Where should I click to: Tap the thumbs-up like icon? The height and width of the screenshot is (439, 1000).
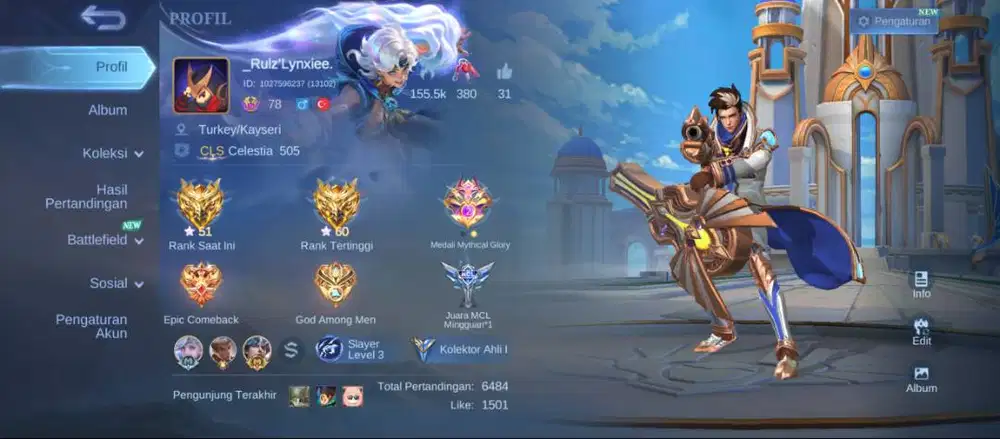tap(504, 72)
